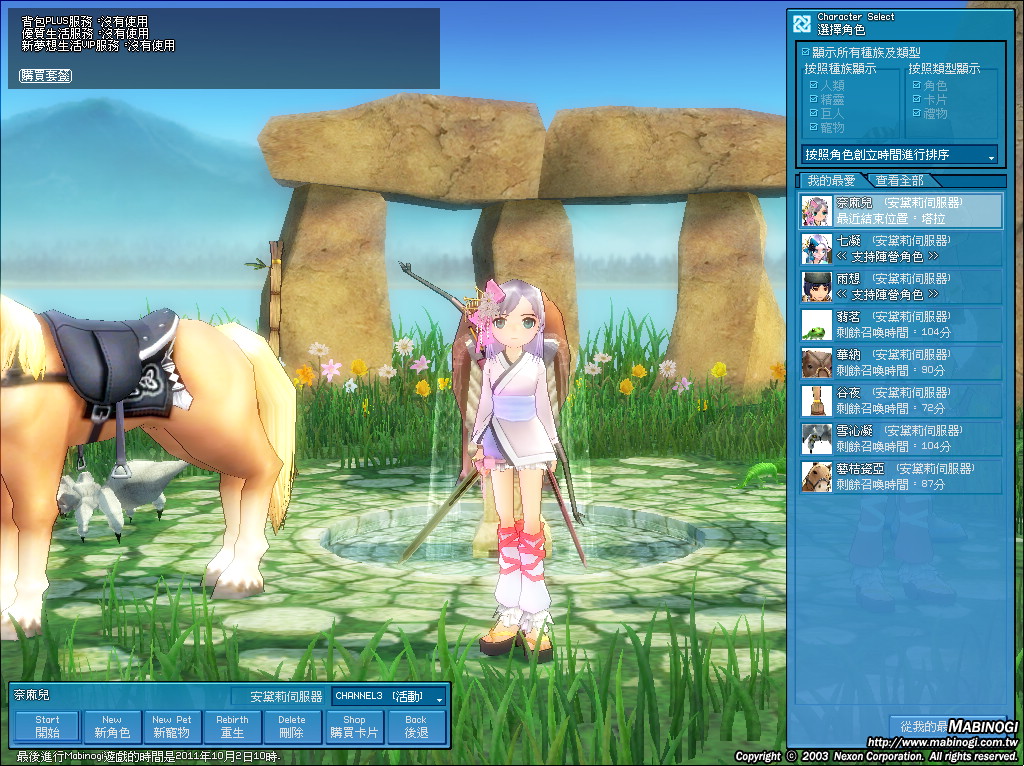Switch to the 查看全部 view-all tab
Screen dimensions: 1024x766
coord(900,181)
